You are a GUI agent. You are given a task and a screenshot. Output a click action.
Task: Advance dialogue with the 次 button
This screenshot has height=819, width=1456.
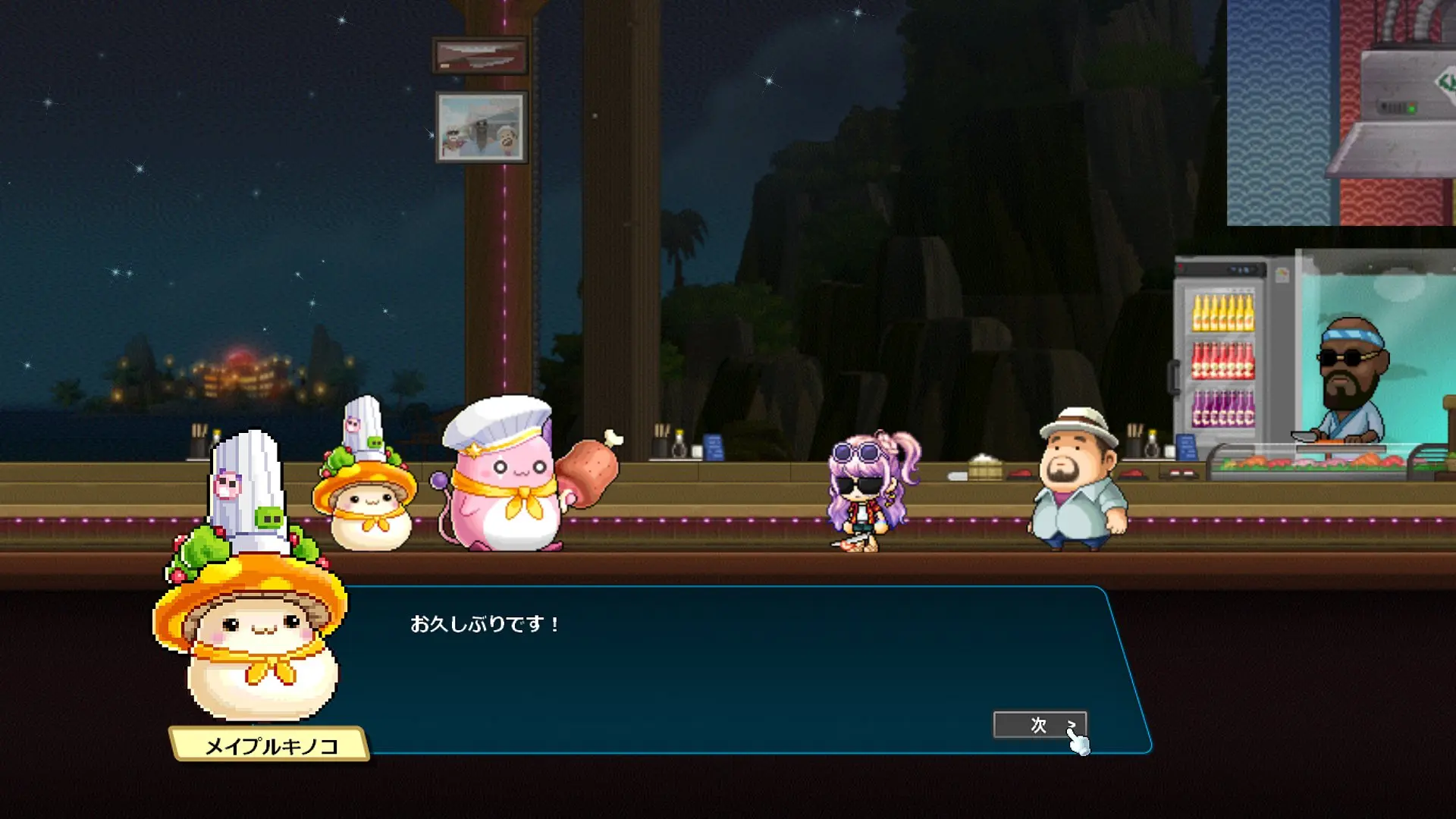tap(1039, 725)
